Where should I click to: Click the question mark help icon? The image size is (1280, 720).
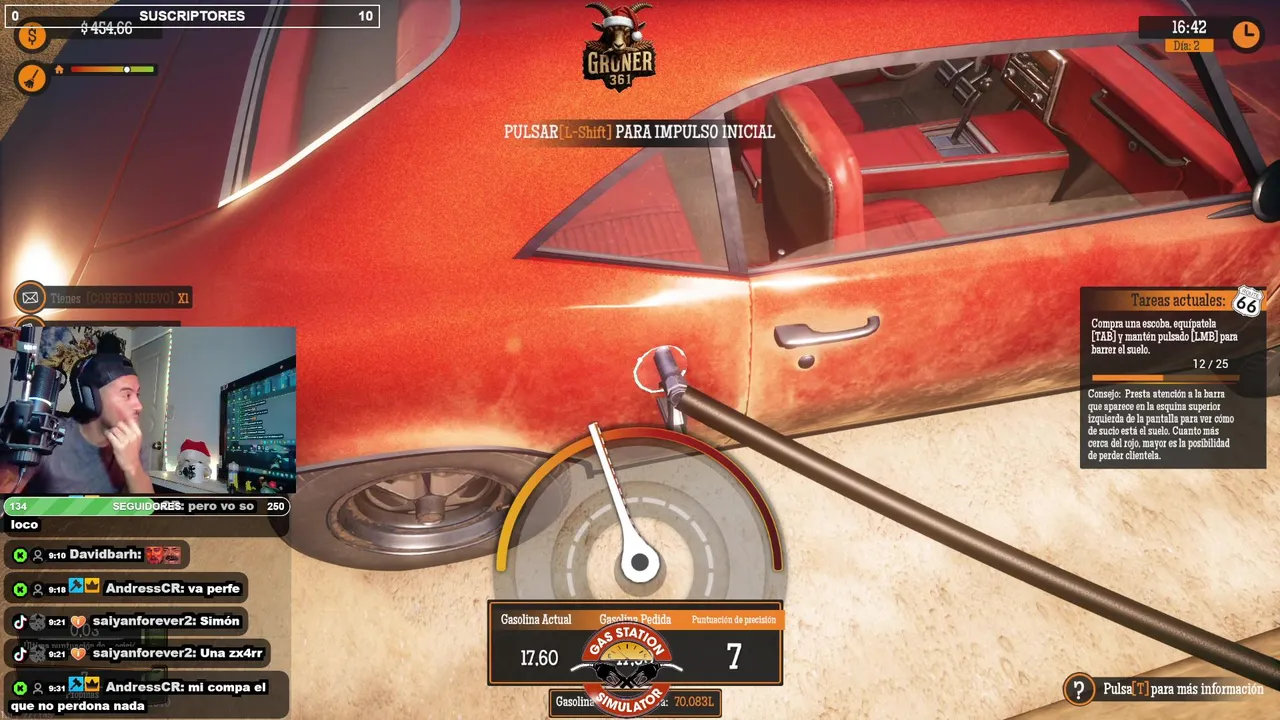[x=1078, y=689]
